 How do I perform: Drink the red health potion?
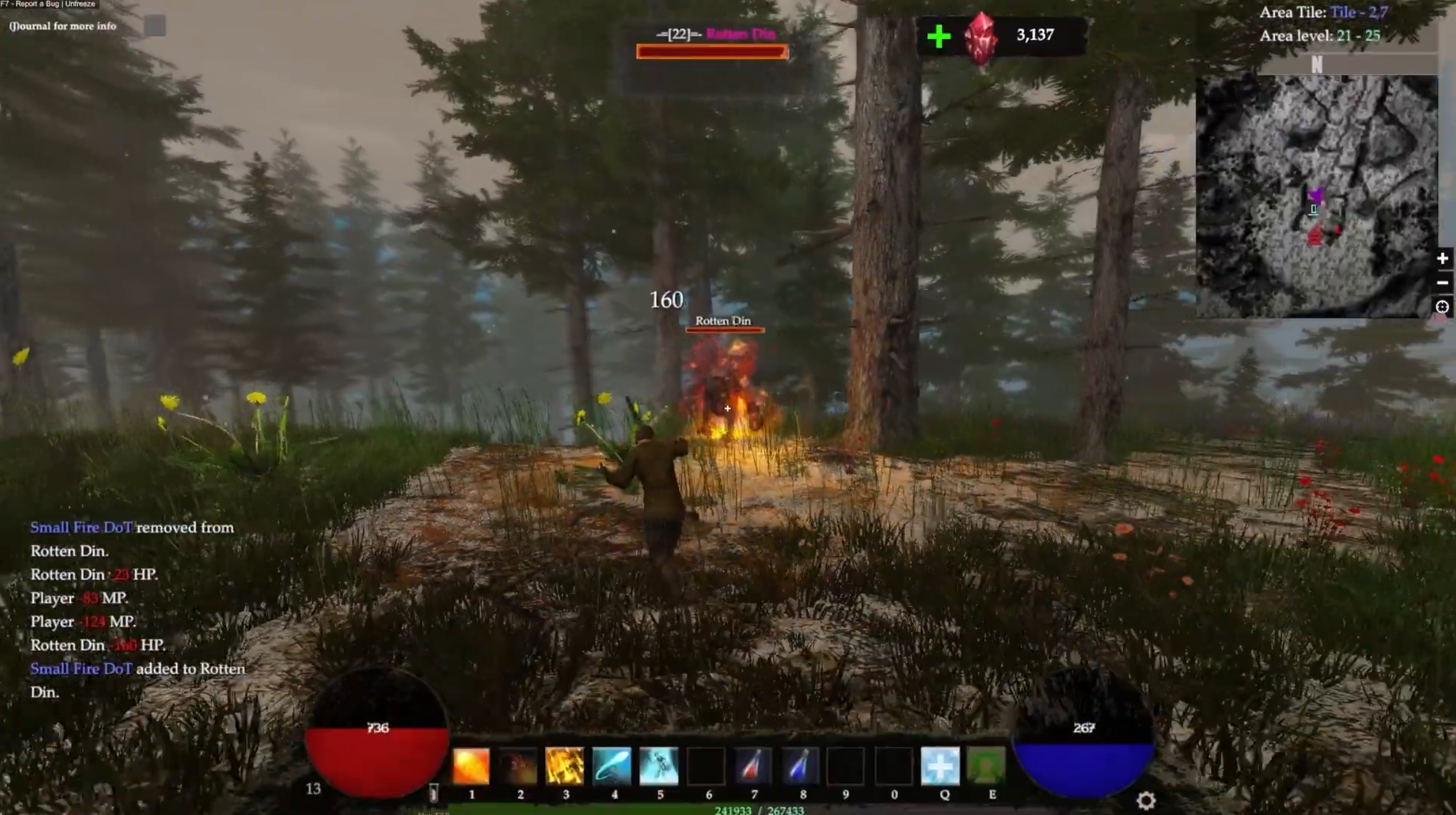tap(753, 766)
